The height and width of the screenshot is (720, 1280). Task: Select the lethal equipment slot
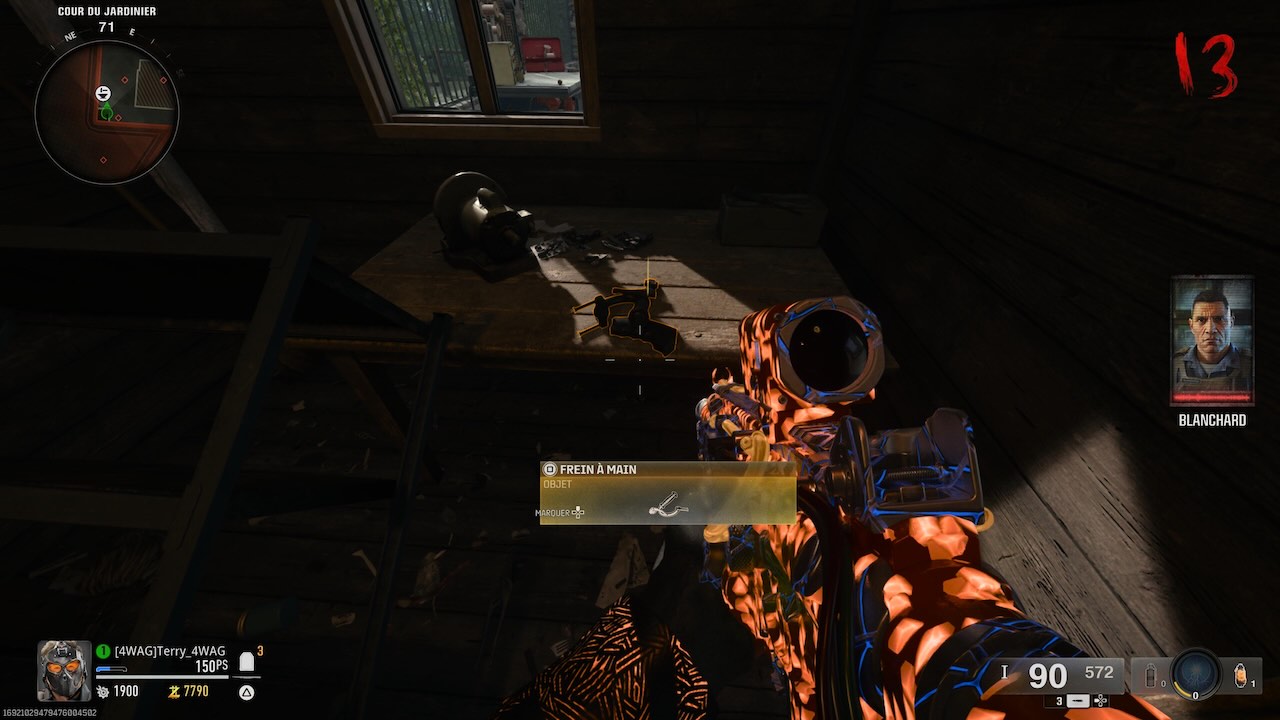coord(1243,676)
